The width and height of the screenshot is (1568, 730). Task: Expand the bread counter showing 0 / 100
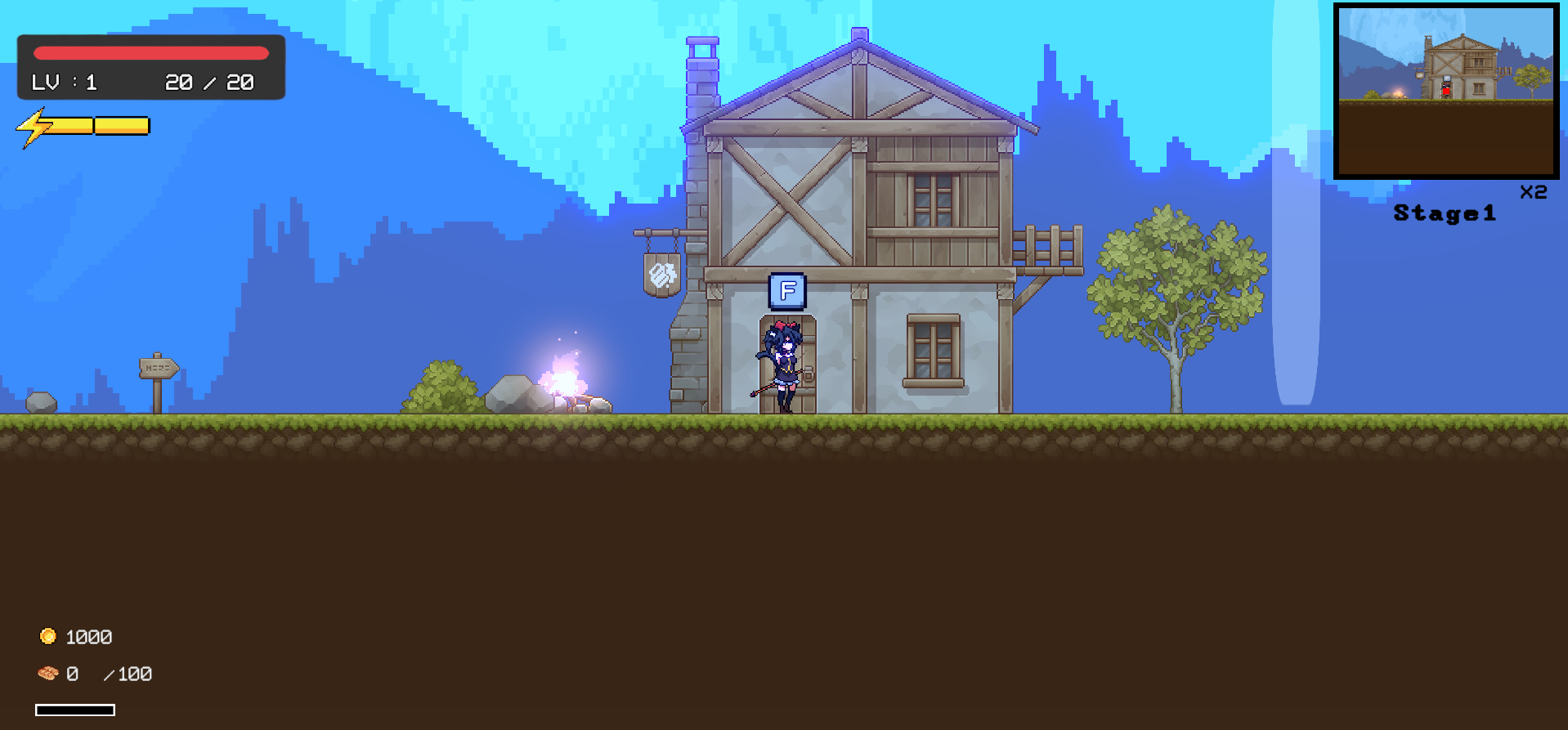(x=109, y=674)
